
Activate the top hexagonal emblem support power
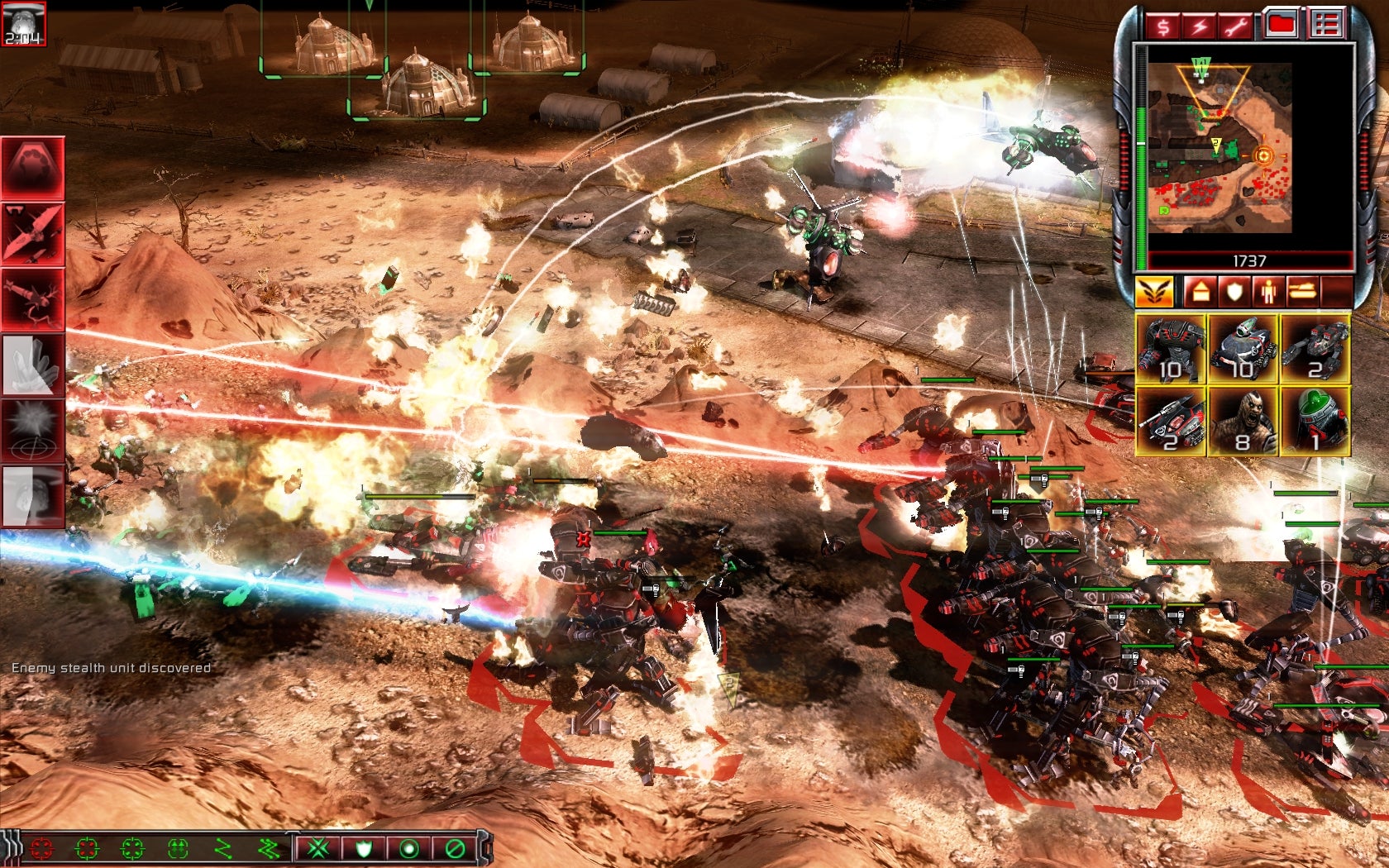click(33, 166)
